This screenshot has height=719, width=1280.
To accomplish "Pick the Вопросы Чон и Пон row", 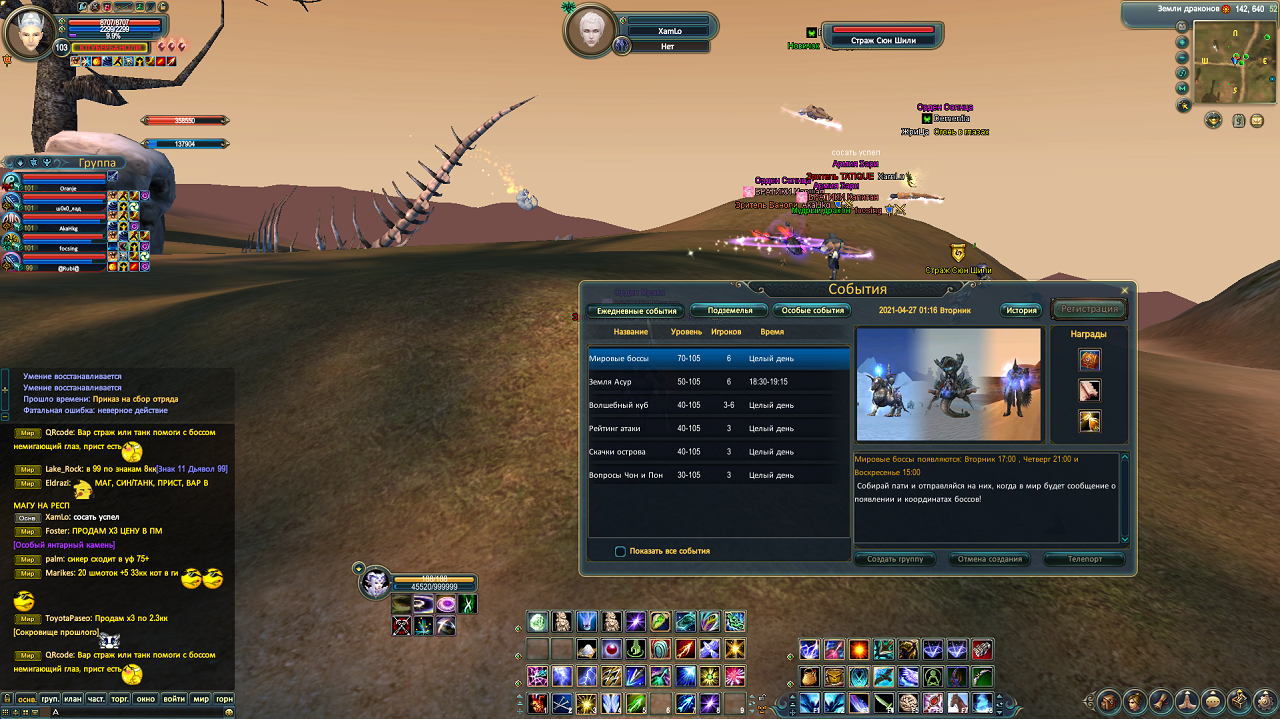I will 719,475.
